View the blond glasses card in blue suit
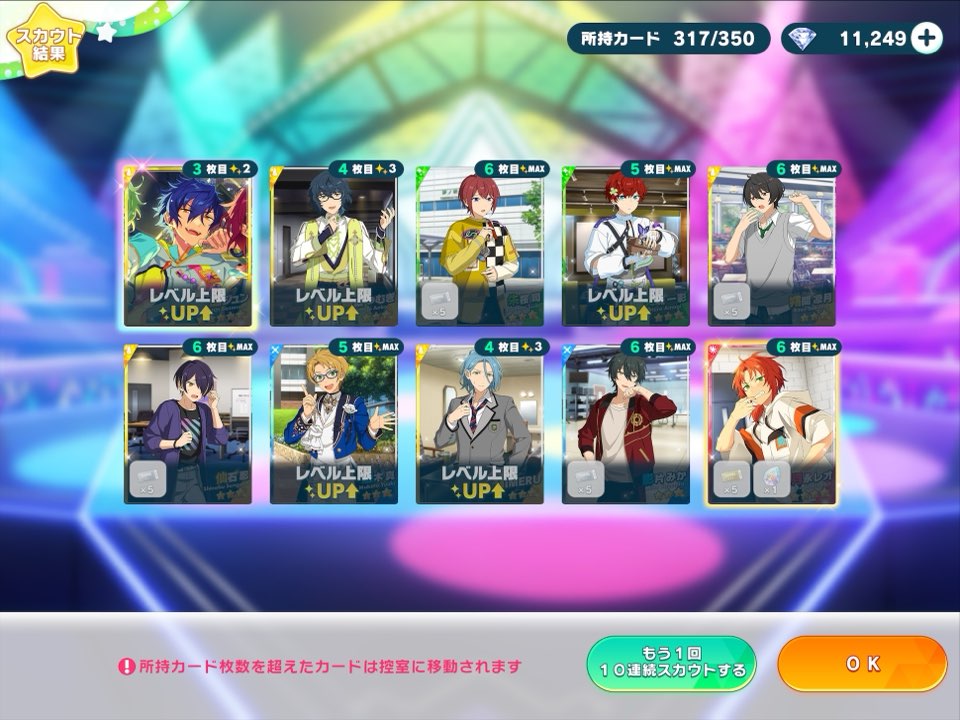This screenshot has width=960, height=720. coord(333,424)
